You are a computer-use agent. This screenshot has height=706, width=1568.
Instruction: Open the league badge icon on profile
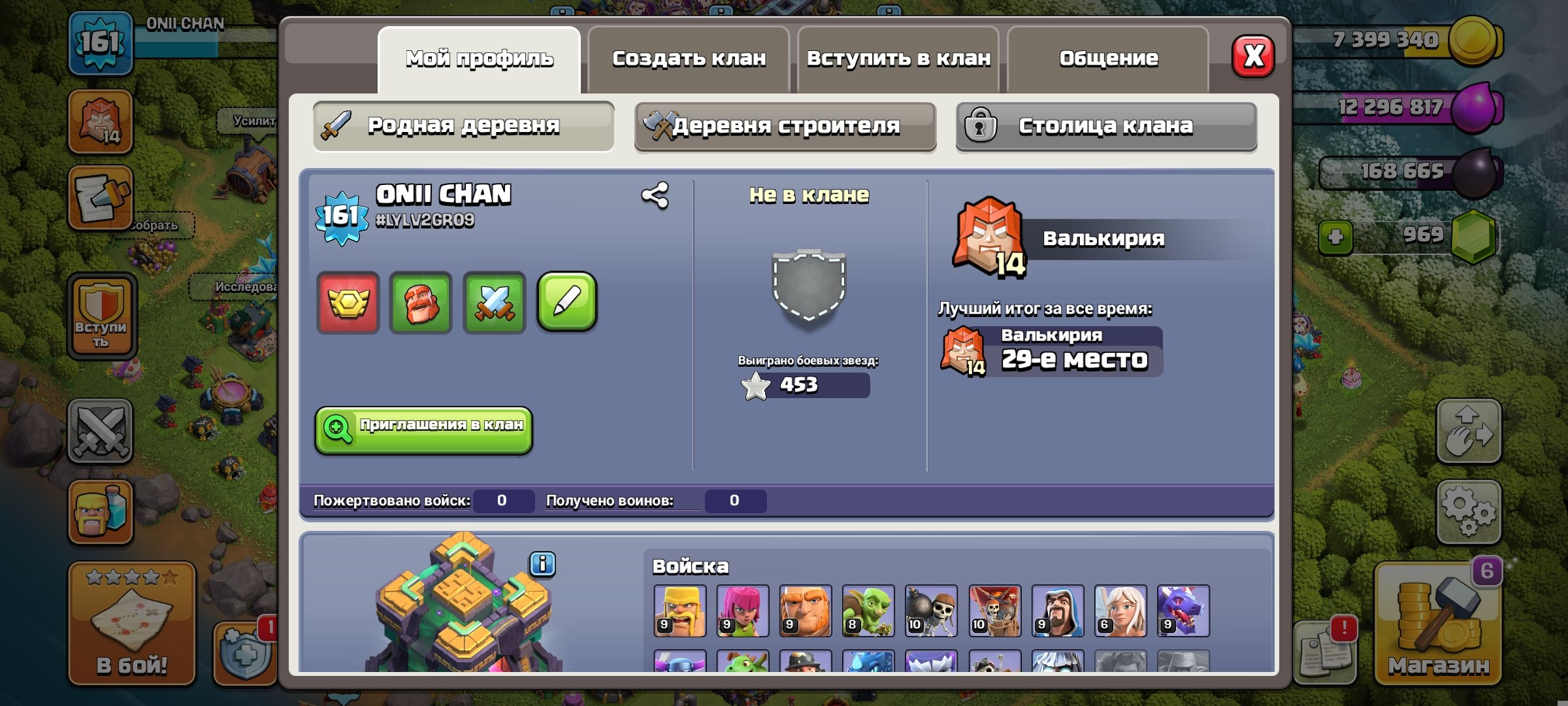348,302
